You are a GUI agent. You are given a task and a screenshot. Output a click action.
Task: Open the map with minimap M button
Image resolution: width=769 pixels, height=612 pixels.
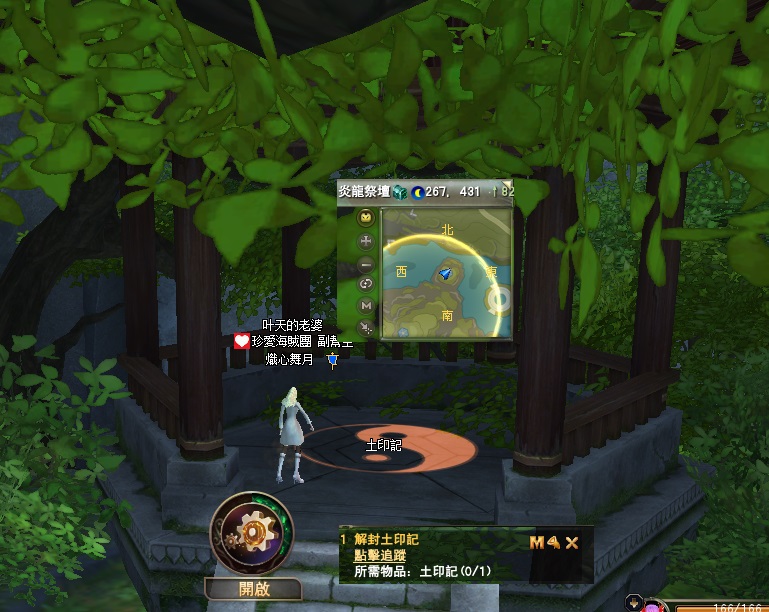pos(366,305)
